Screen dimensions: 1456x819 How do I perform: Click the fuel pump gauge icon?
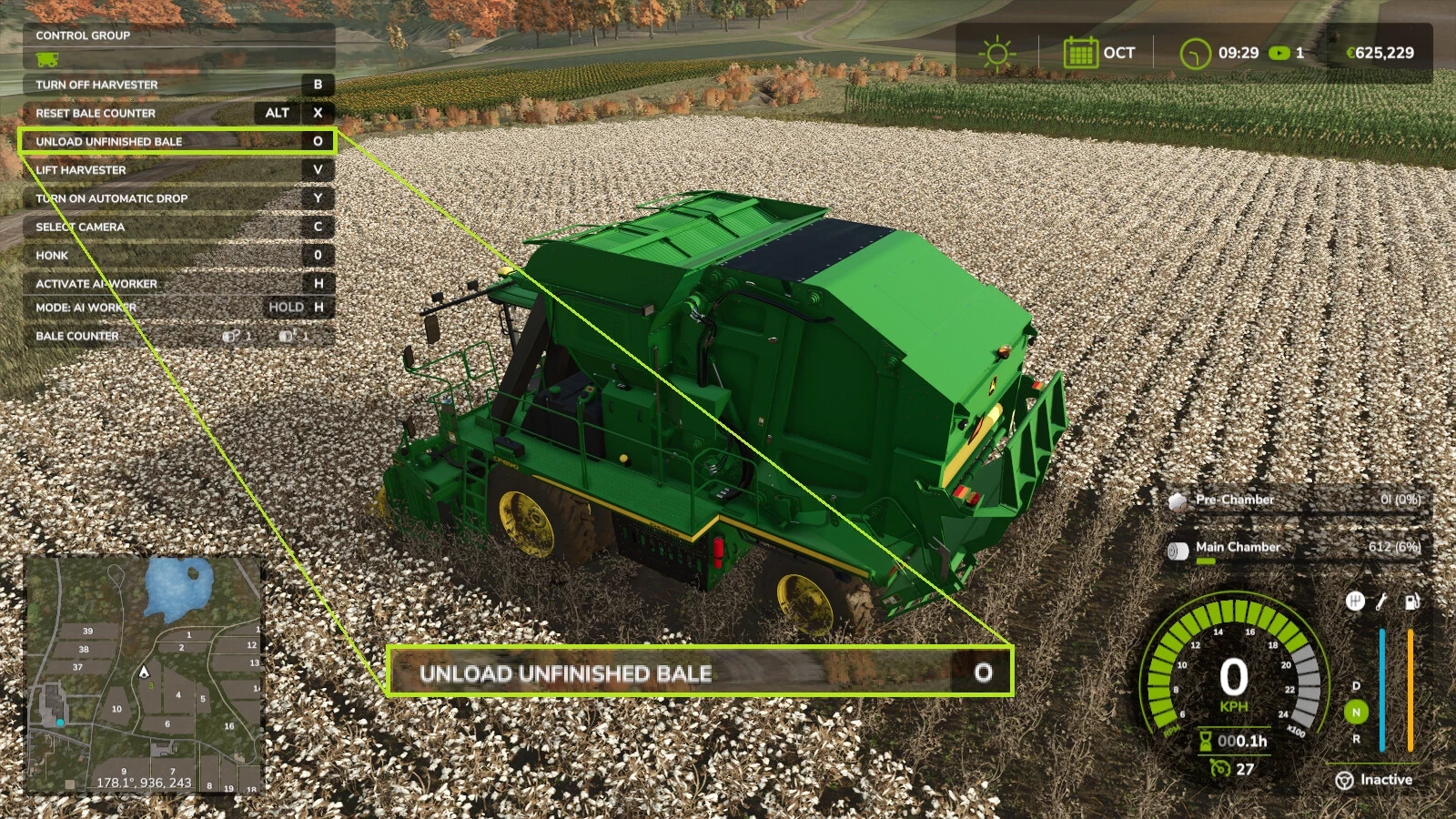(x=1411, y=602)
